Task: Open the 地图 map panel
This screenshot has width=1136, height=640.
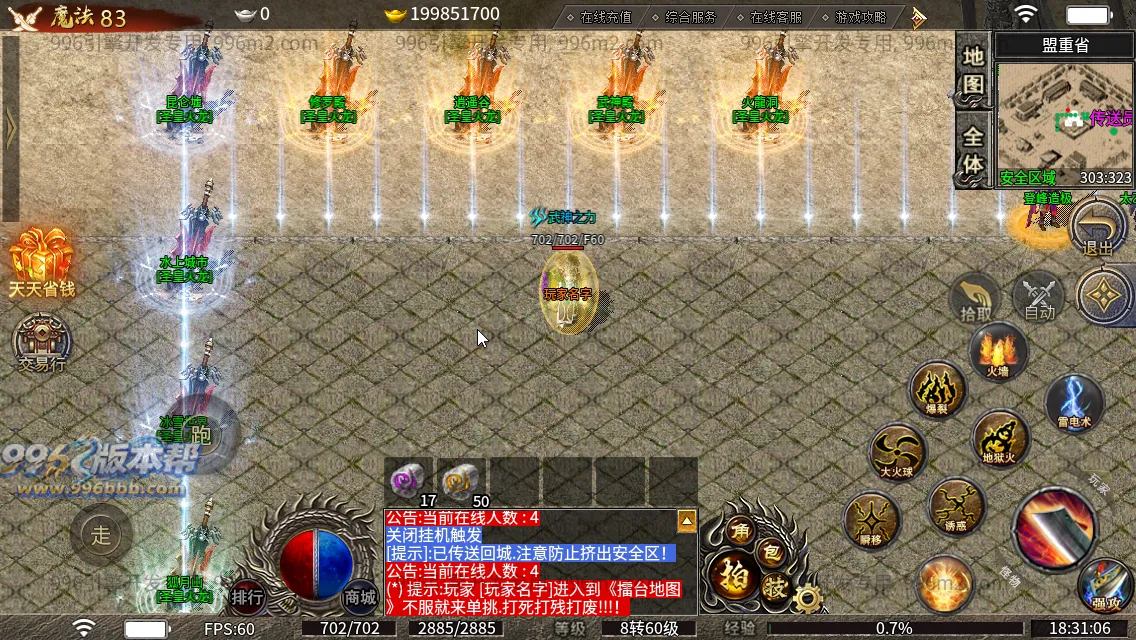Action: tap(973, 68)
